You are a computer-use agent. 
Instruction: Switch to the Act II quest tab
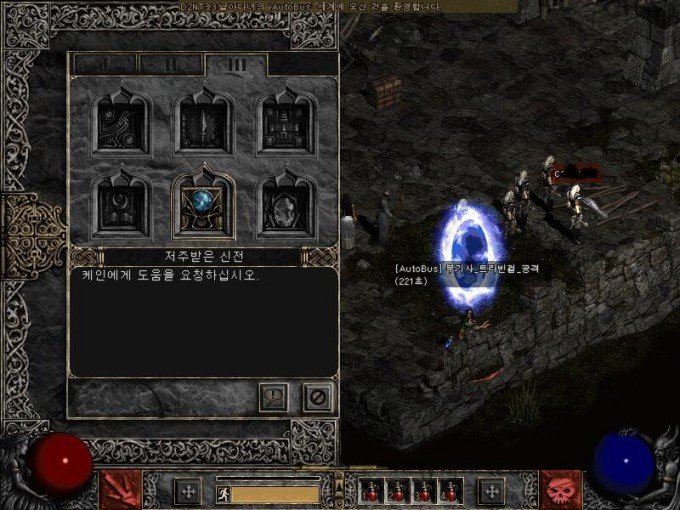click(x=170, y=63)
